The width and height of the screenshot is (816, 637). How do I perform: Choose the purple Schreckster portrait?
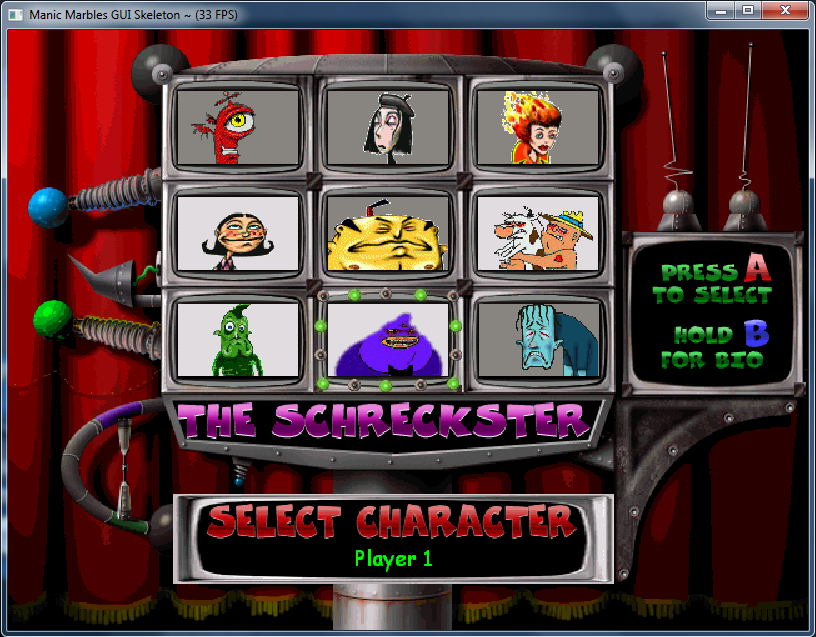388,340
